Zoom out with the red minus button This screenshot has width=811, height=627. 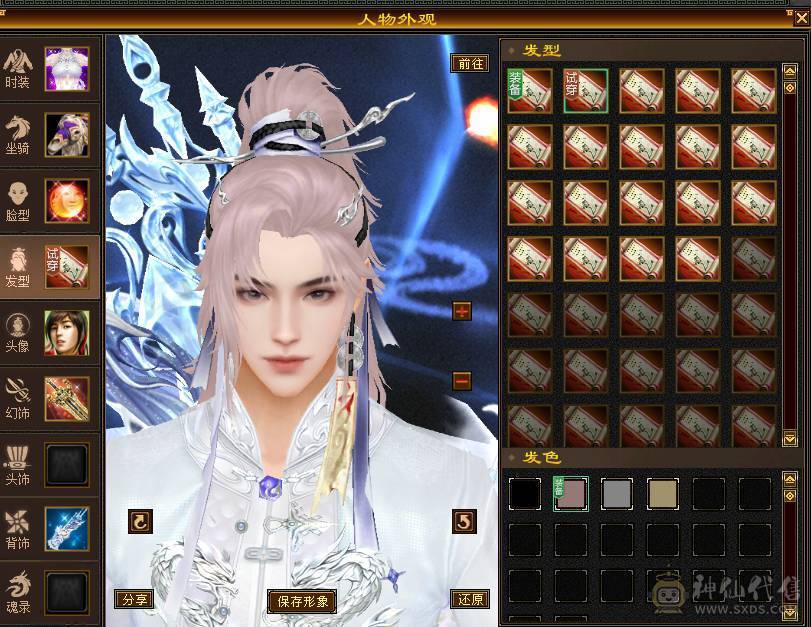click(461, 380)
